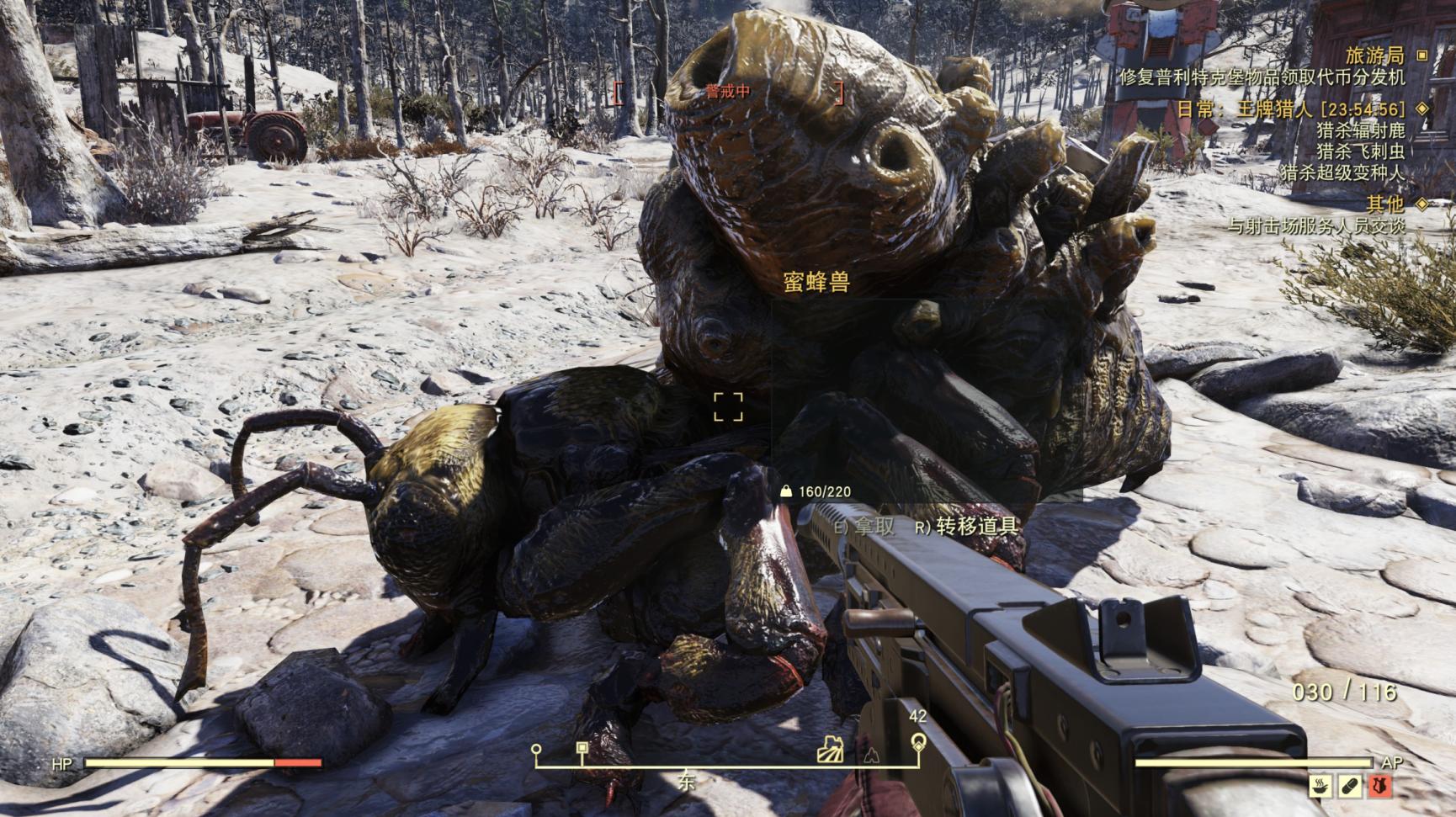The width and height of the screenshot is (1456, 817).
Task: Select the 旅游局 quest header
Action: pyautogui.click(x=1374, y=56)
